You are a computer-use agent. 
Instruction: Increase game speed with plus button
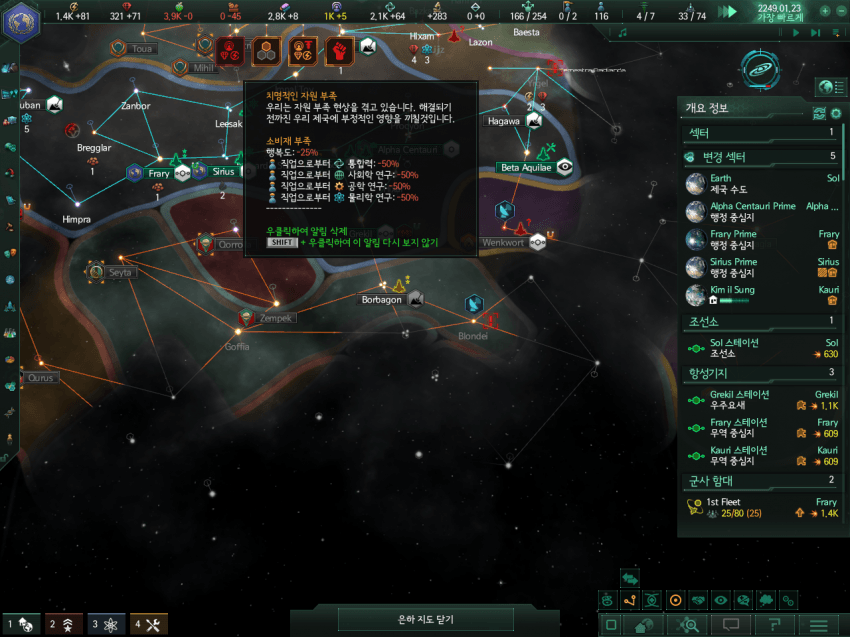coord(825,11)
